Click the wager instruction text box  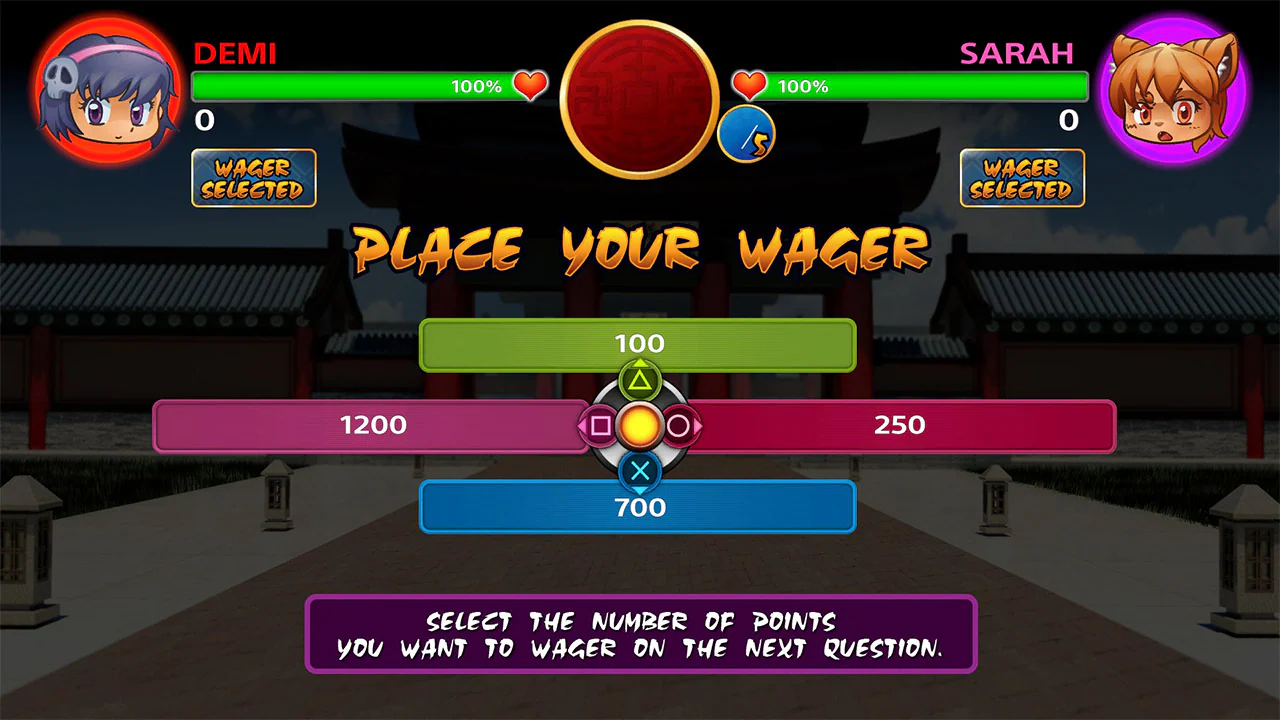click(x=640, y=634)
